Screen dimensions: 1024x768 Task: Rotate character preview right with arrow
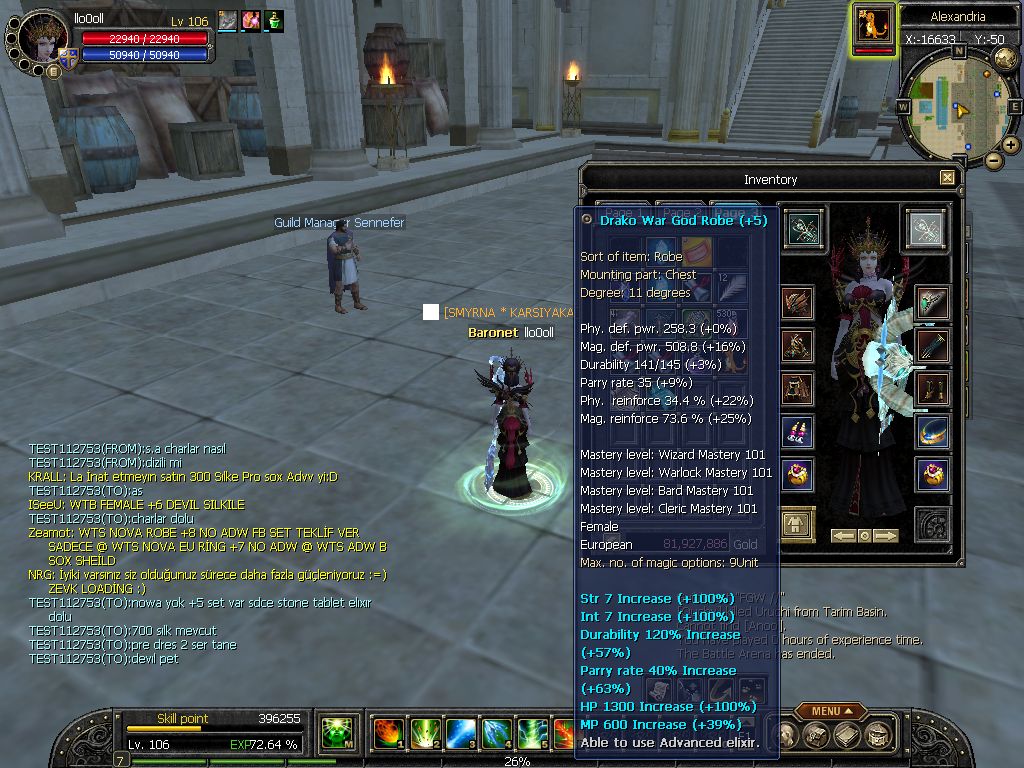886,536
